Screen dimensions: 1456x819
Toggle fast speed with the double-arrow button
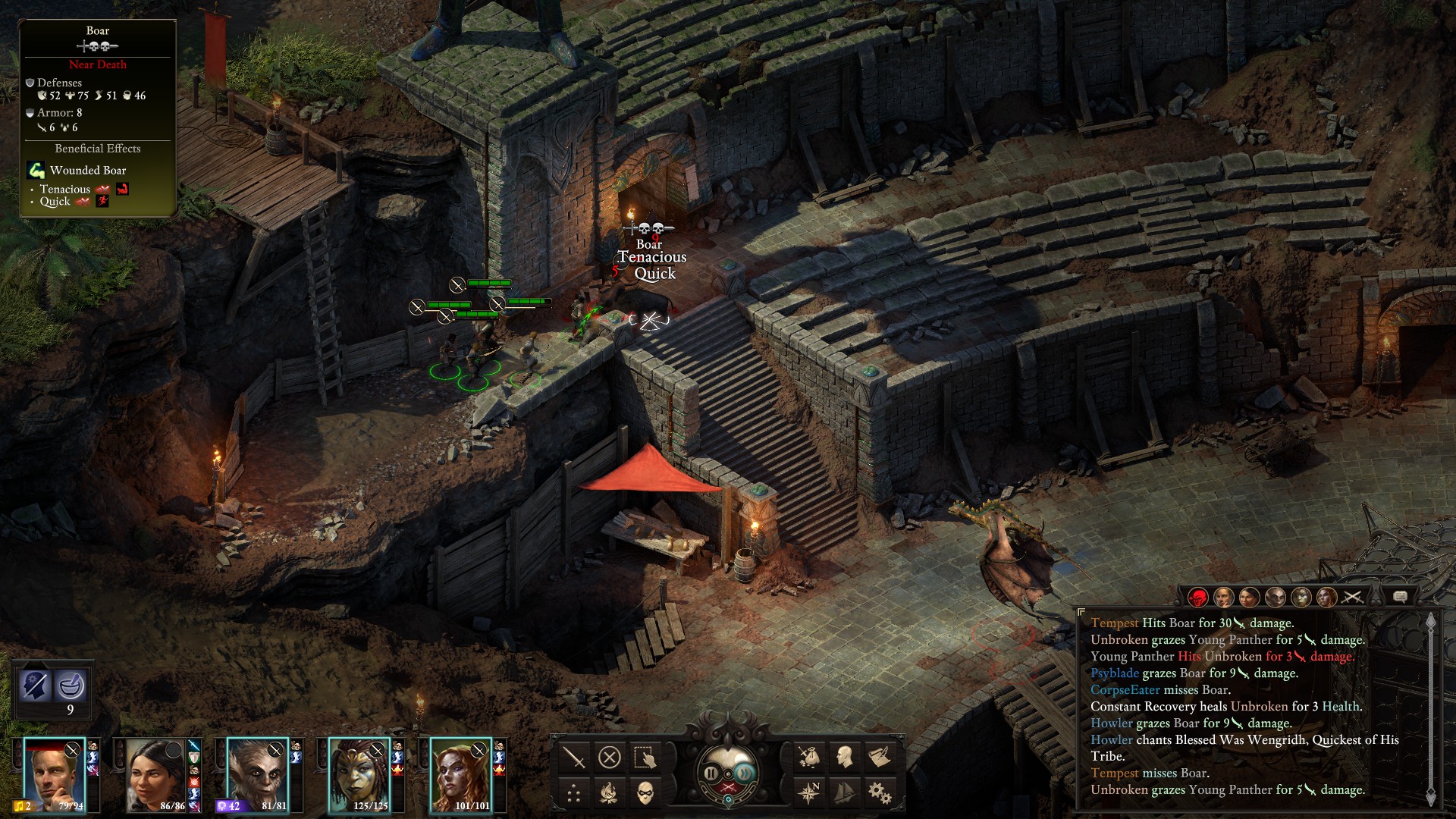coord(746,773)
